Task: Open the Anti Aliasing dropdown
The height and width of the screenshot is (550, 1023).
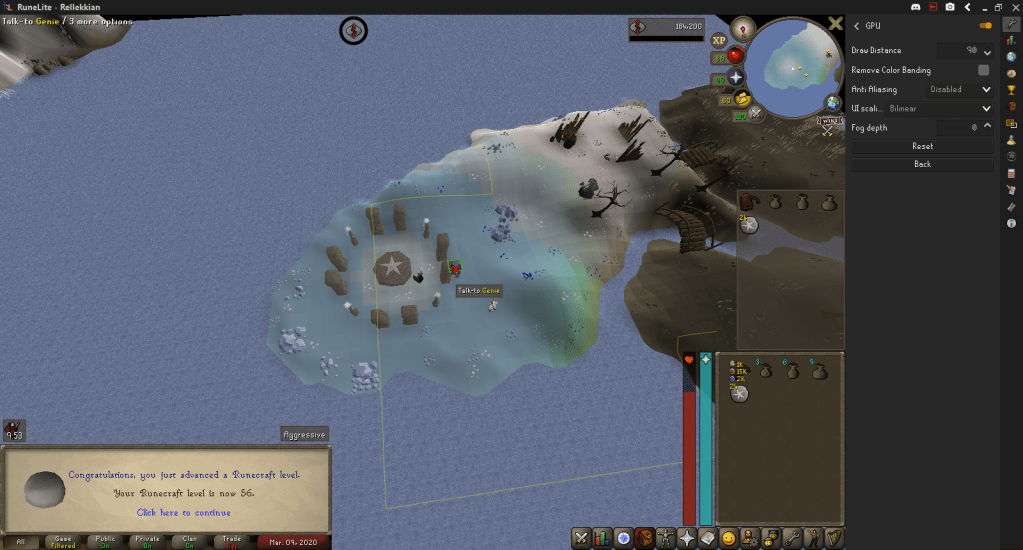Action: [958, 89]
